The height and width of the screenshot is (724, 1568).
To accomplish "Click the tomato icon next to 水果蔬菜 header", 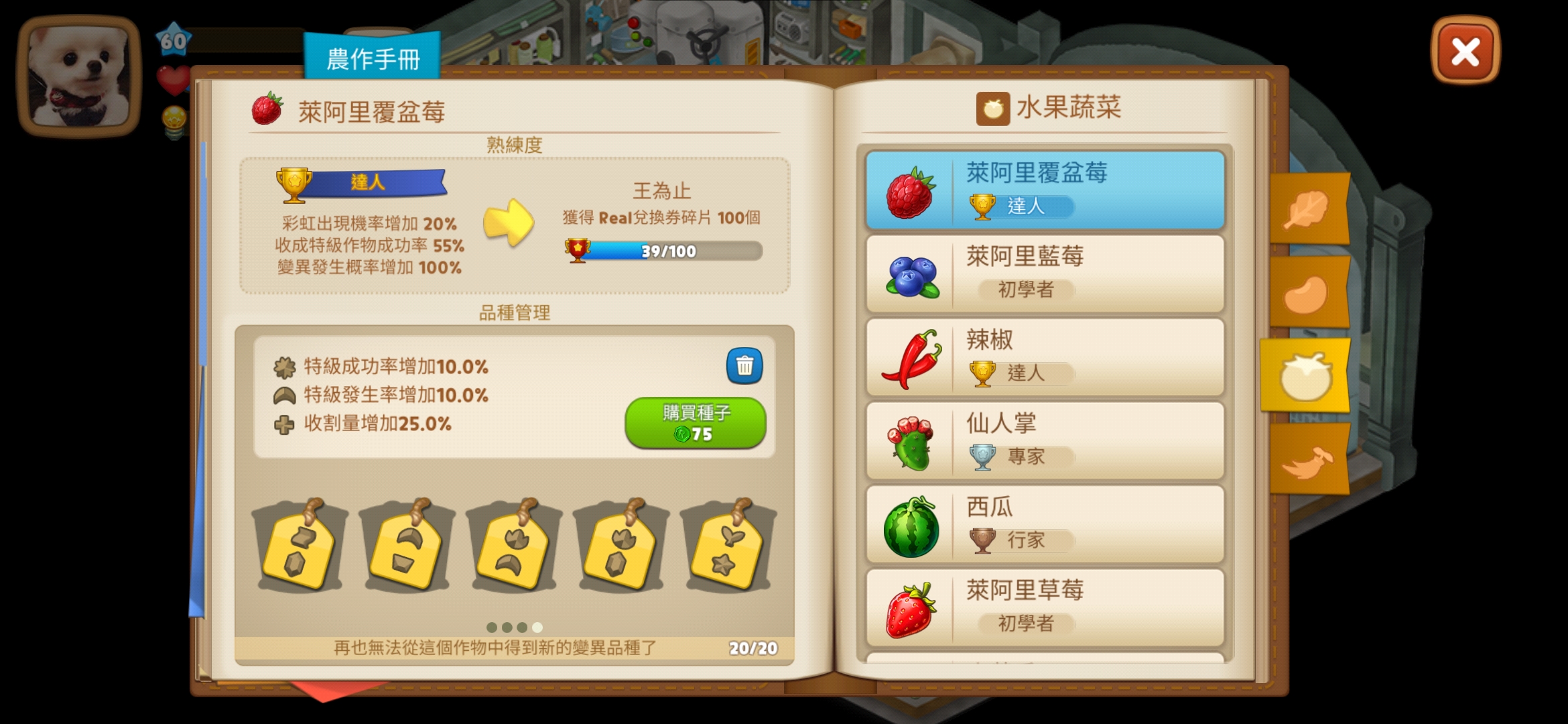I will click(x=994, y=107).
